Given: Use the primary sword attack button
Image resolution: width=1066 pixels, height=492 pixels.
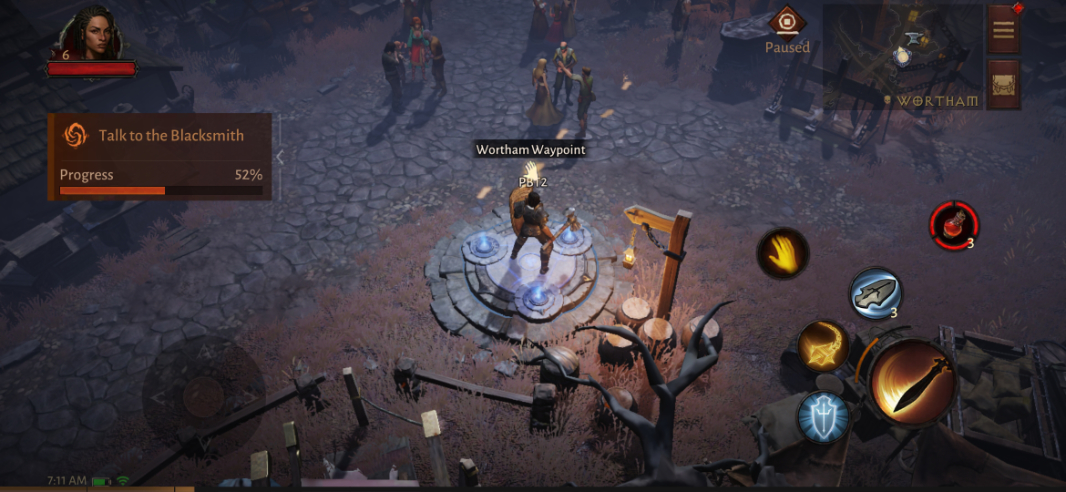Looking at the screenshot, I should (912, 383).
